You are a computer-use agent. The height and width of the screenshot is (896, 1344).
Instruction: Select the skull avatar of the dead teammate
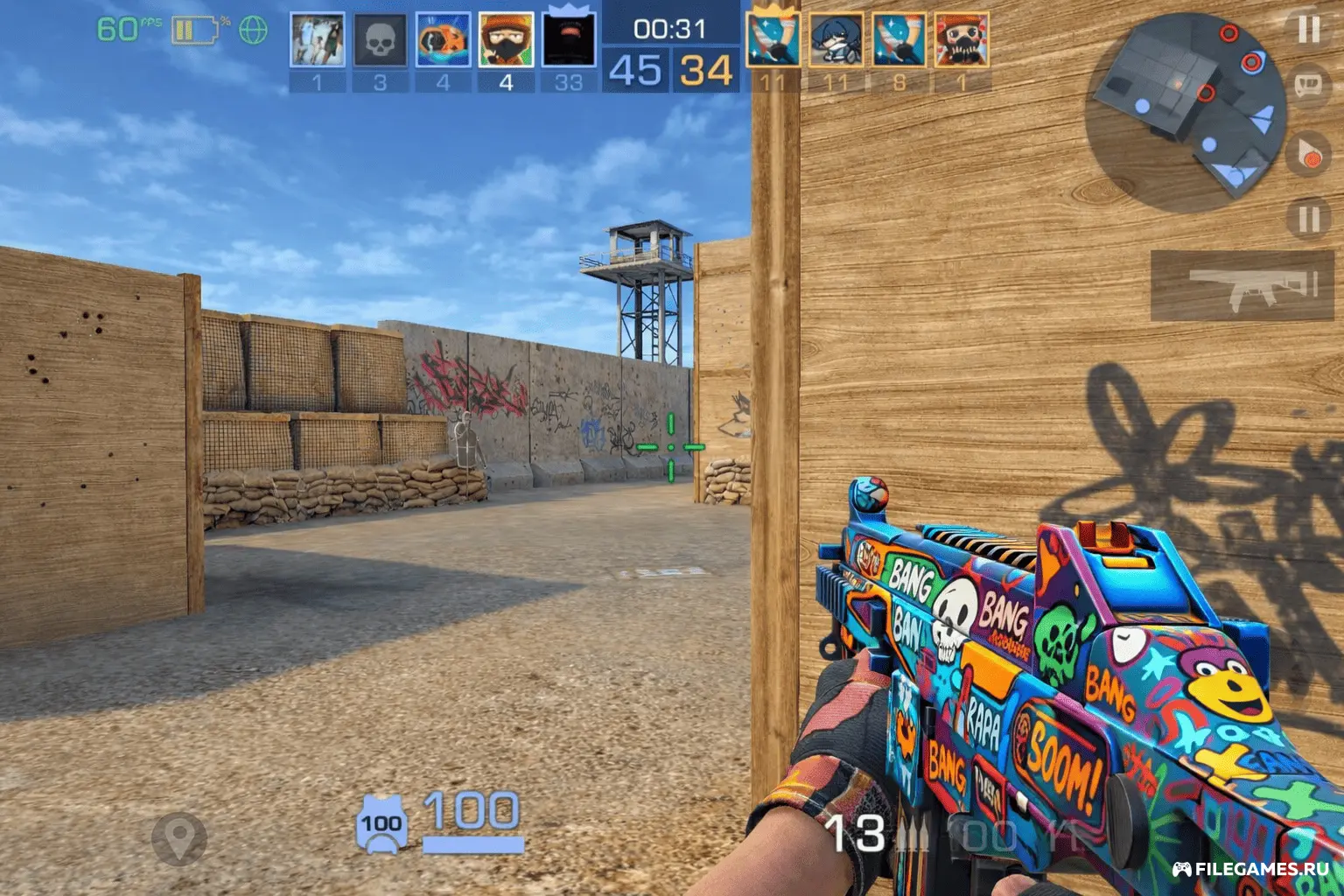coord(380,40)
